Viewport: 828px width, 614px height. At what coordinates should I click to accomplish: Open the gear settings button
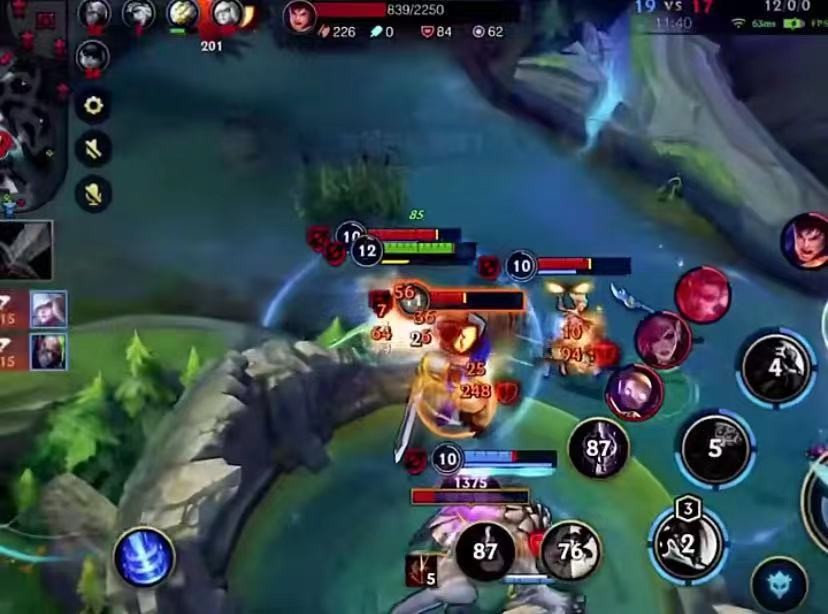coord(94,106)
